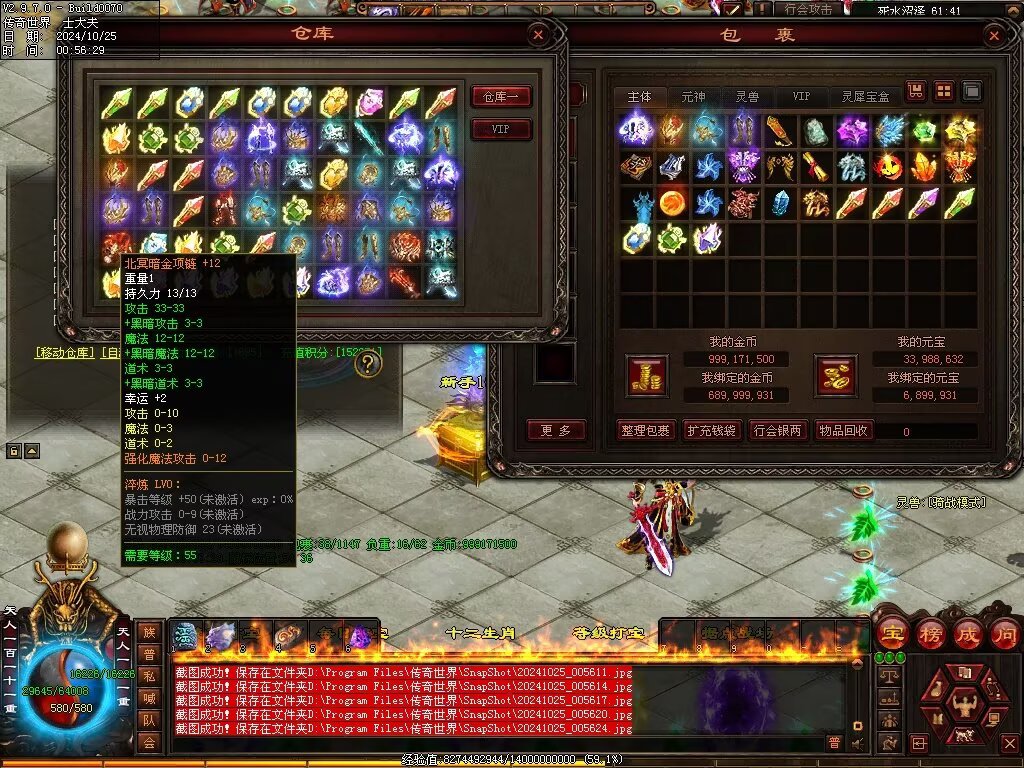Click the 扩充钱袋 button

pyautogui.click(x=711, y=431)
